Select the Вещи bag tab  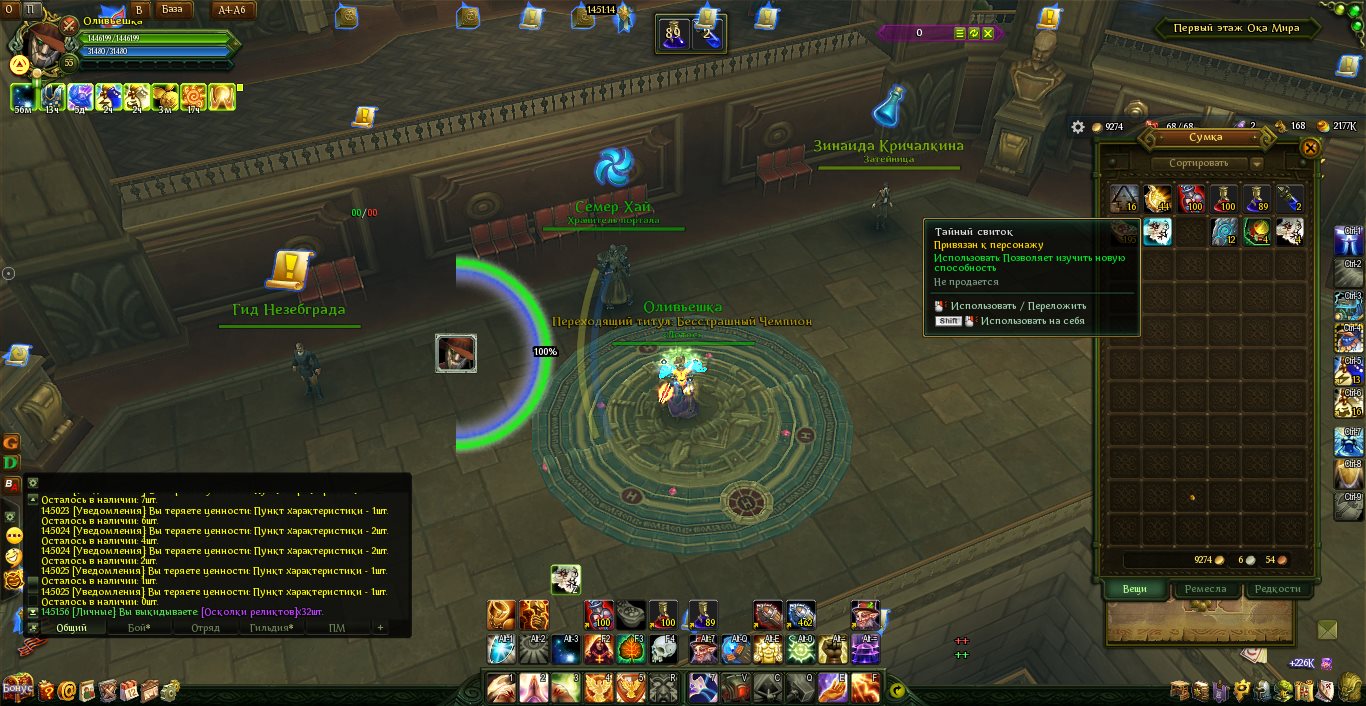click(x=1135, y=589)
